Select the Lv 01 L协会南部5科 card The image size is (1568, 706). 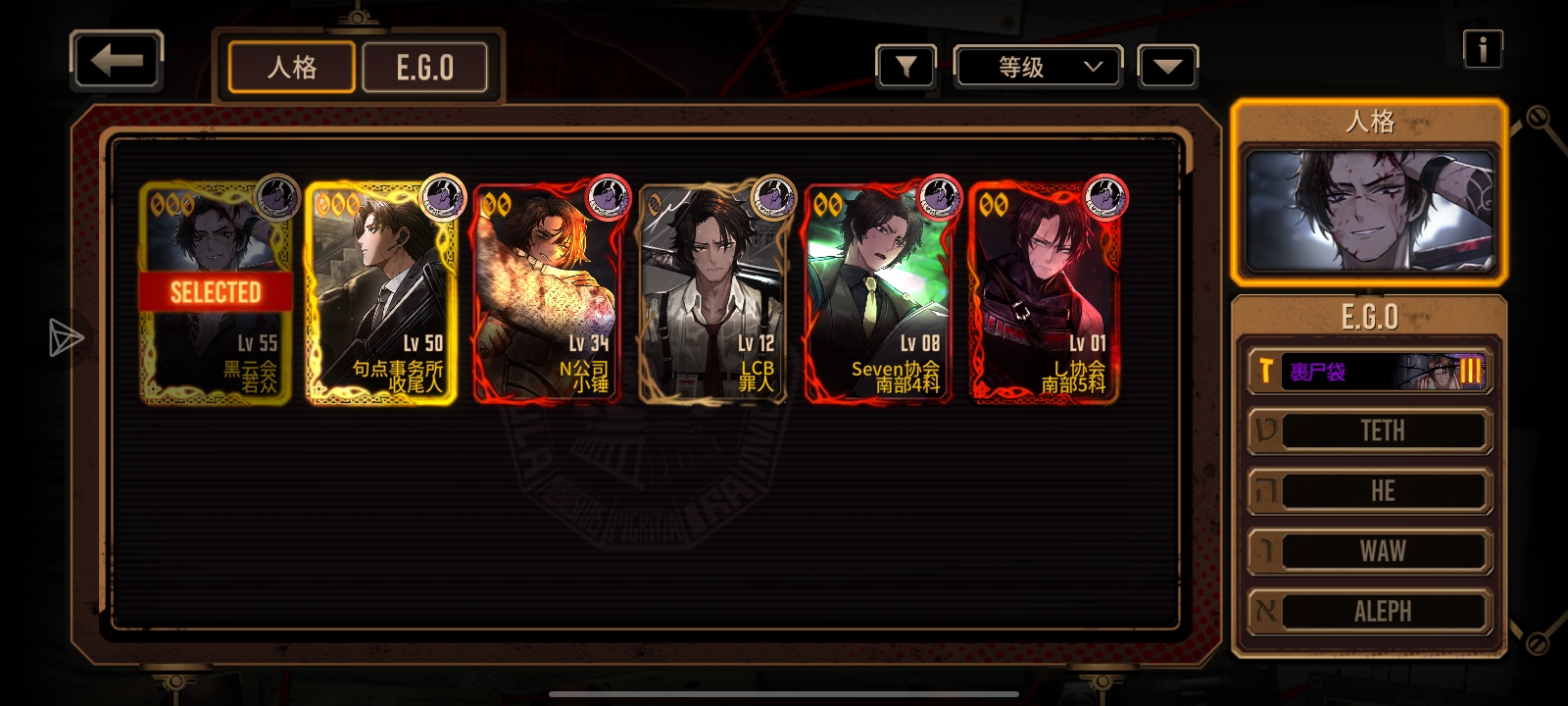pyautogui.click(x=1045, y=292)
